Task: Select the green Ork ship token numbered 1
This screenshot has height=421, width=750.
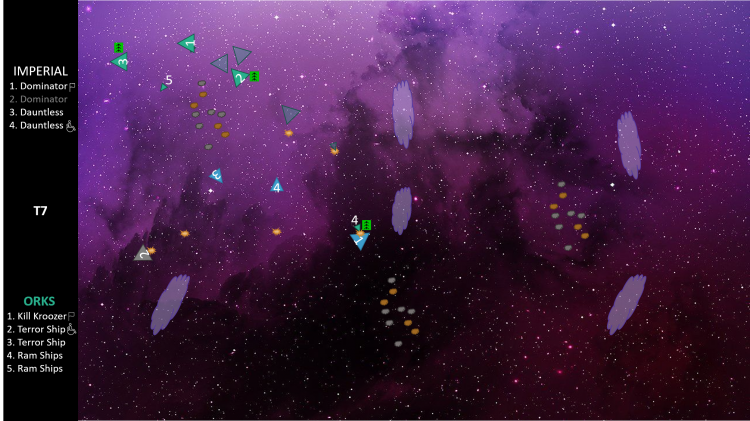Action: (188, 43)
